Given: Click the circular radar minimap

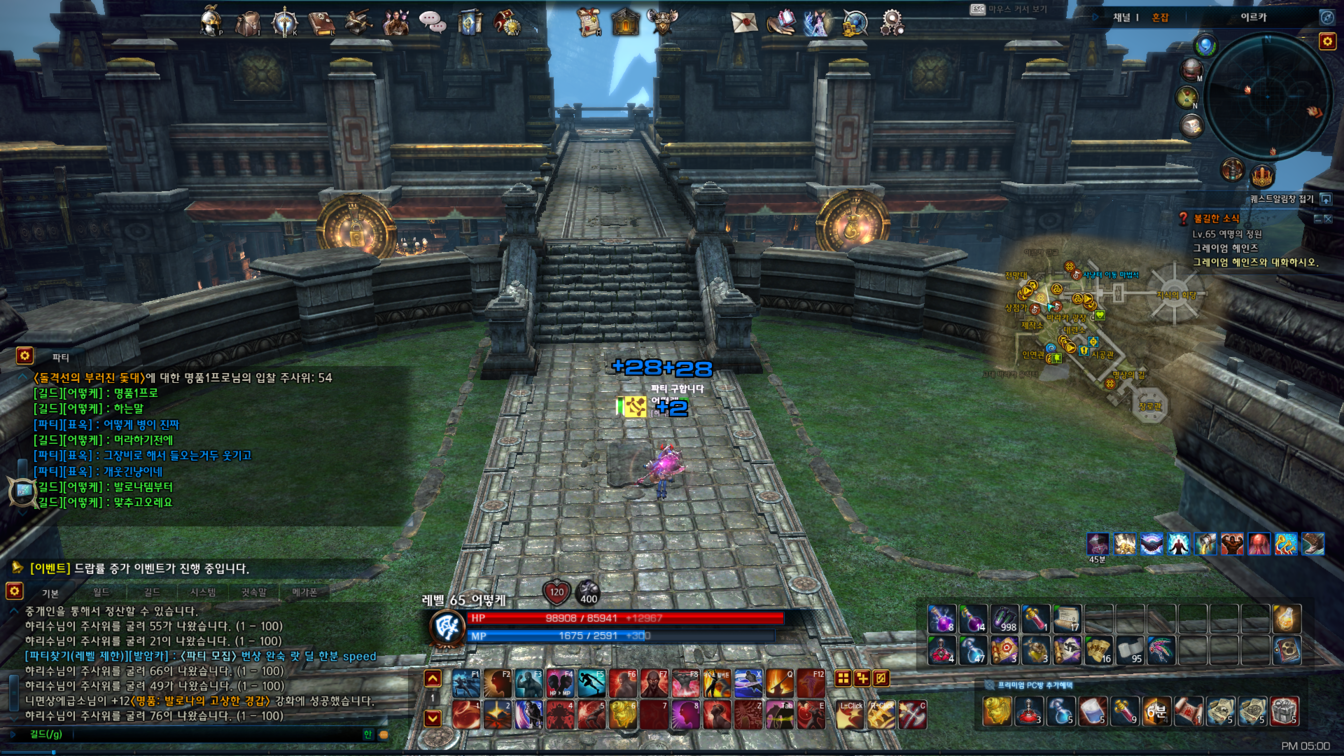Looking at the screenshot, I should pyautogui.click(x=1267, y=97).
